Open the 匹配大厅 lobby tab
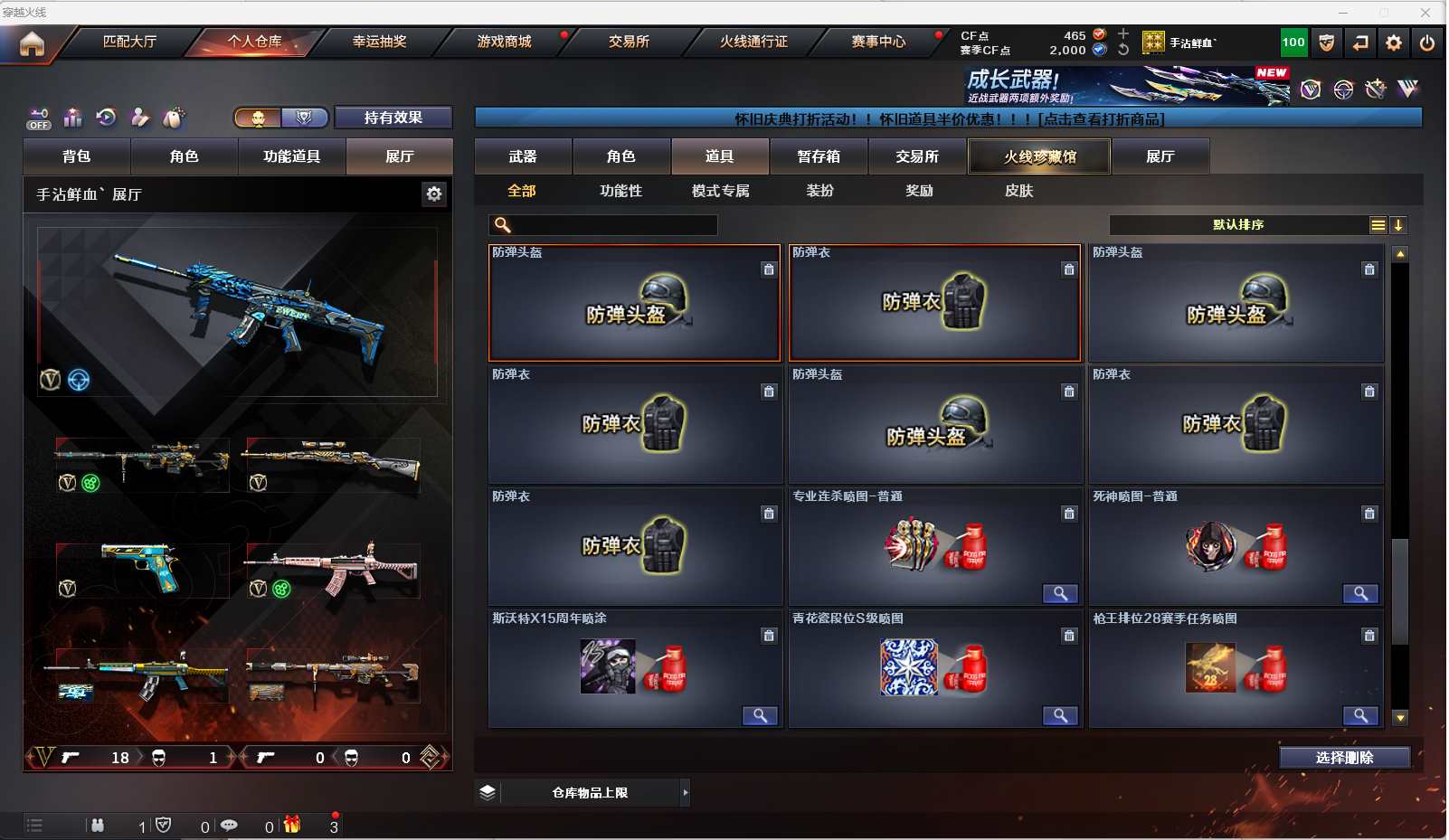The image size is (1449, 840). pyautogui.click(x=129, y=42)
